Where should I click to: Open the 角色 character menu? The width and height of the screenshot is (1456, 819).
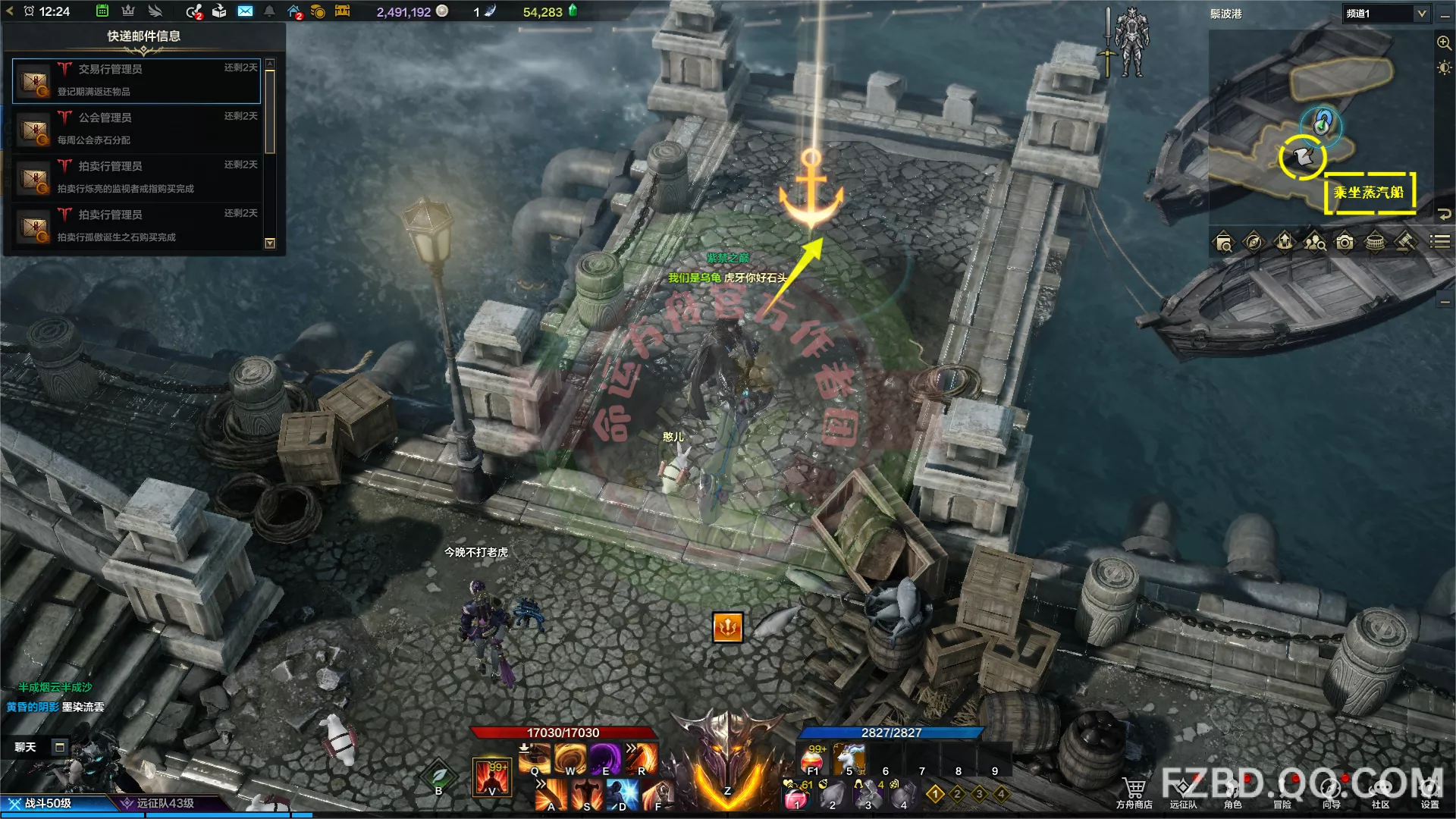pyautogui.click(x=1232, y=792)
